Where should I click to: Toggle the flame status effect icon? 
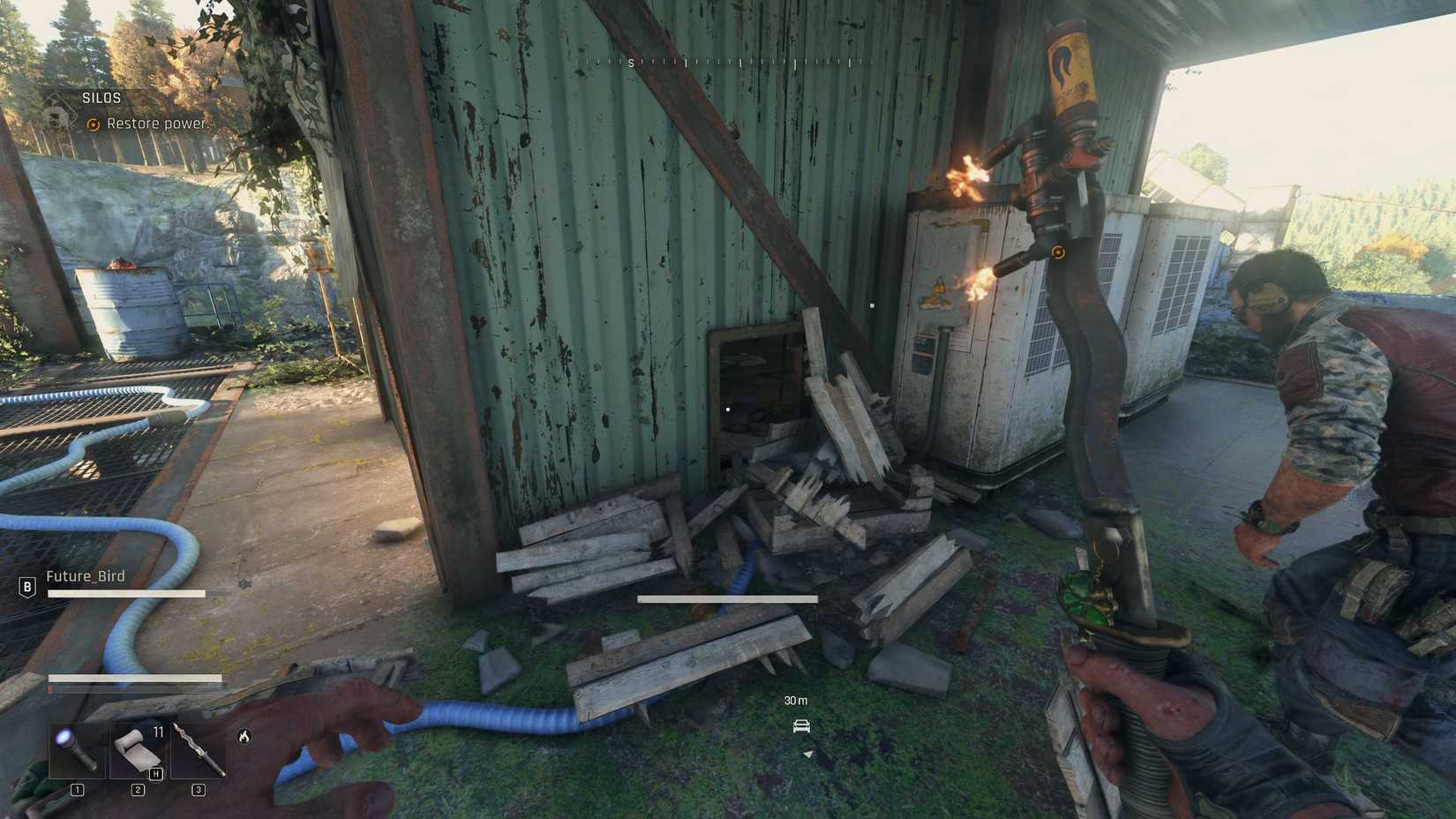(244, 736)
